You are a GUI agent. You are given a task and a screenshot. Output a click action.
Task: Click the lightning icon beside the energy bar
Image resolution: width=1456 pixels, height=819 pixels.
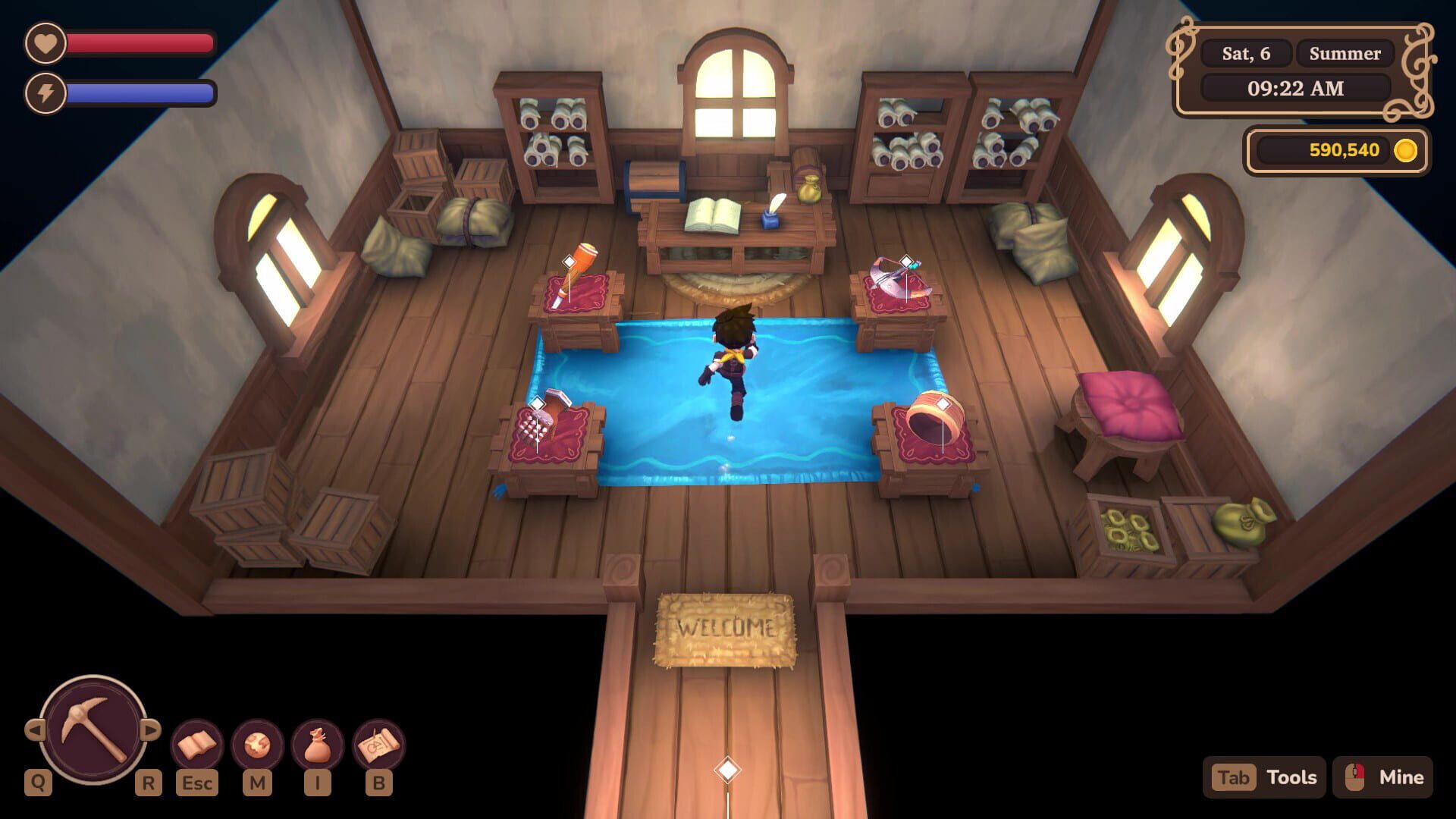(45, 93)
